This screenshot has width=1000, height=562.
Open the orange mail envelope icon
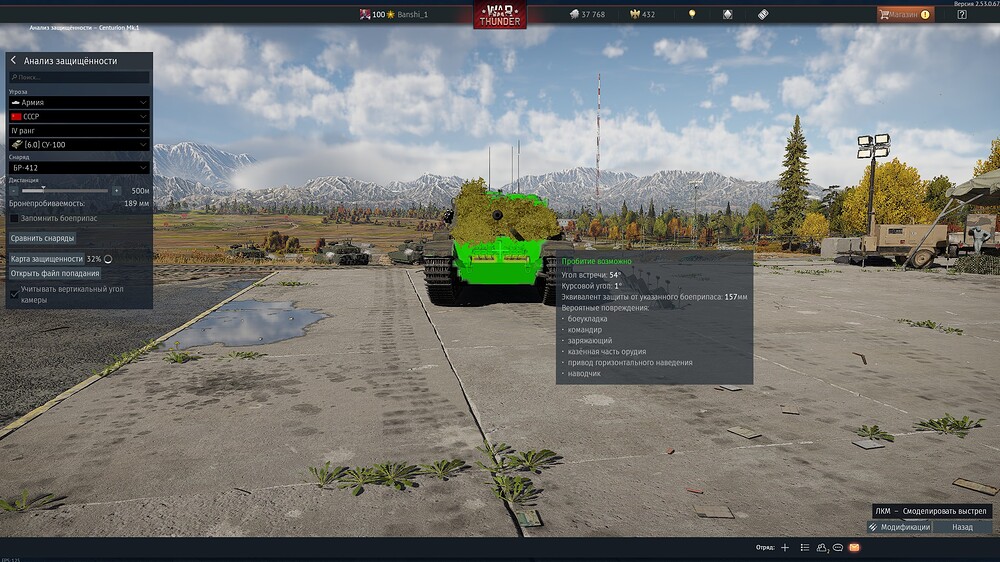tap(855, 548)
